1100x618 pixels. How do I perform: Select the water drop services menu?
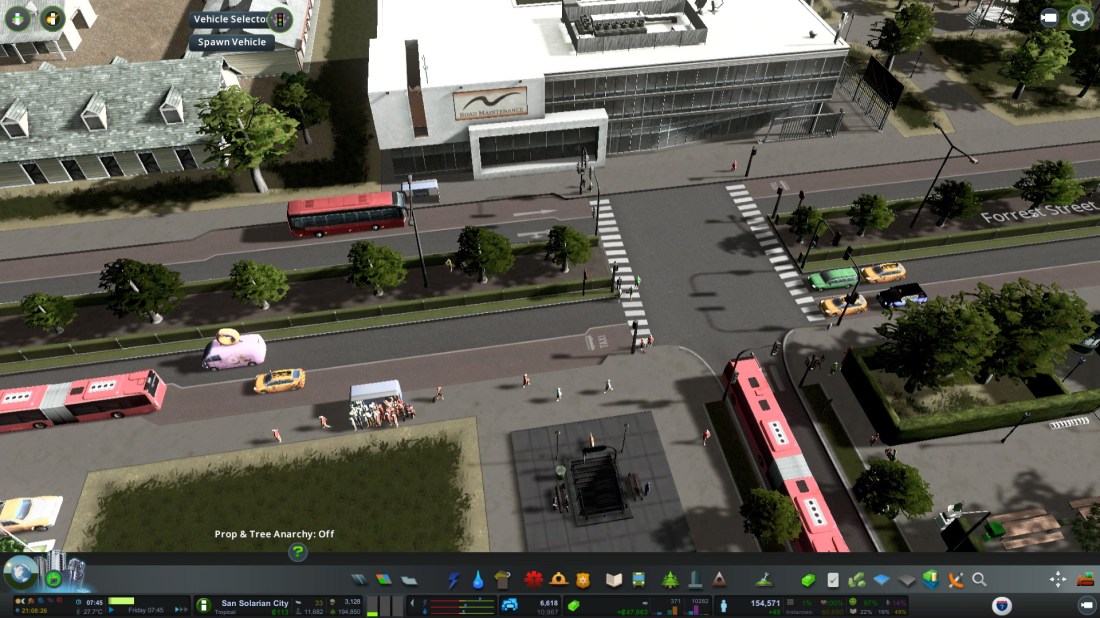[478, 580]
